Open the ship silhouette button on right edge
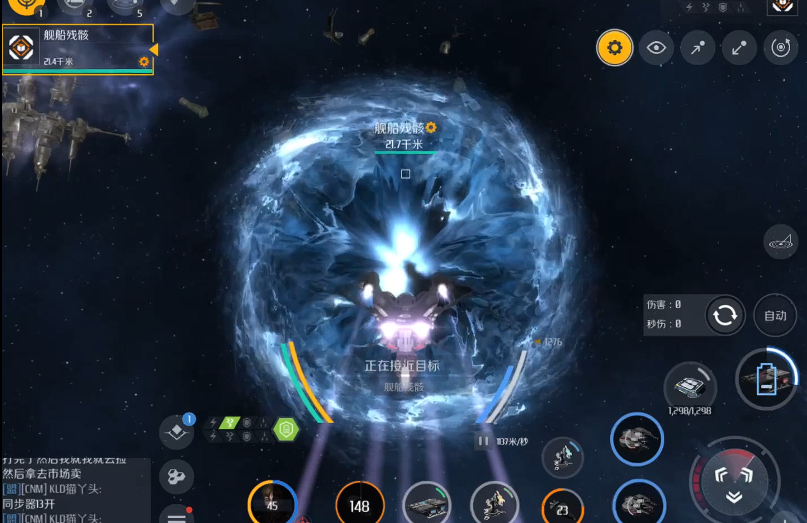The image size is (807, 523). [x=780, y=240]
